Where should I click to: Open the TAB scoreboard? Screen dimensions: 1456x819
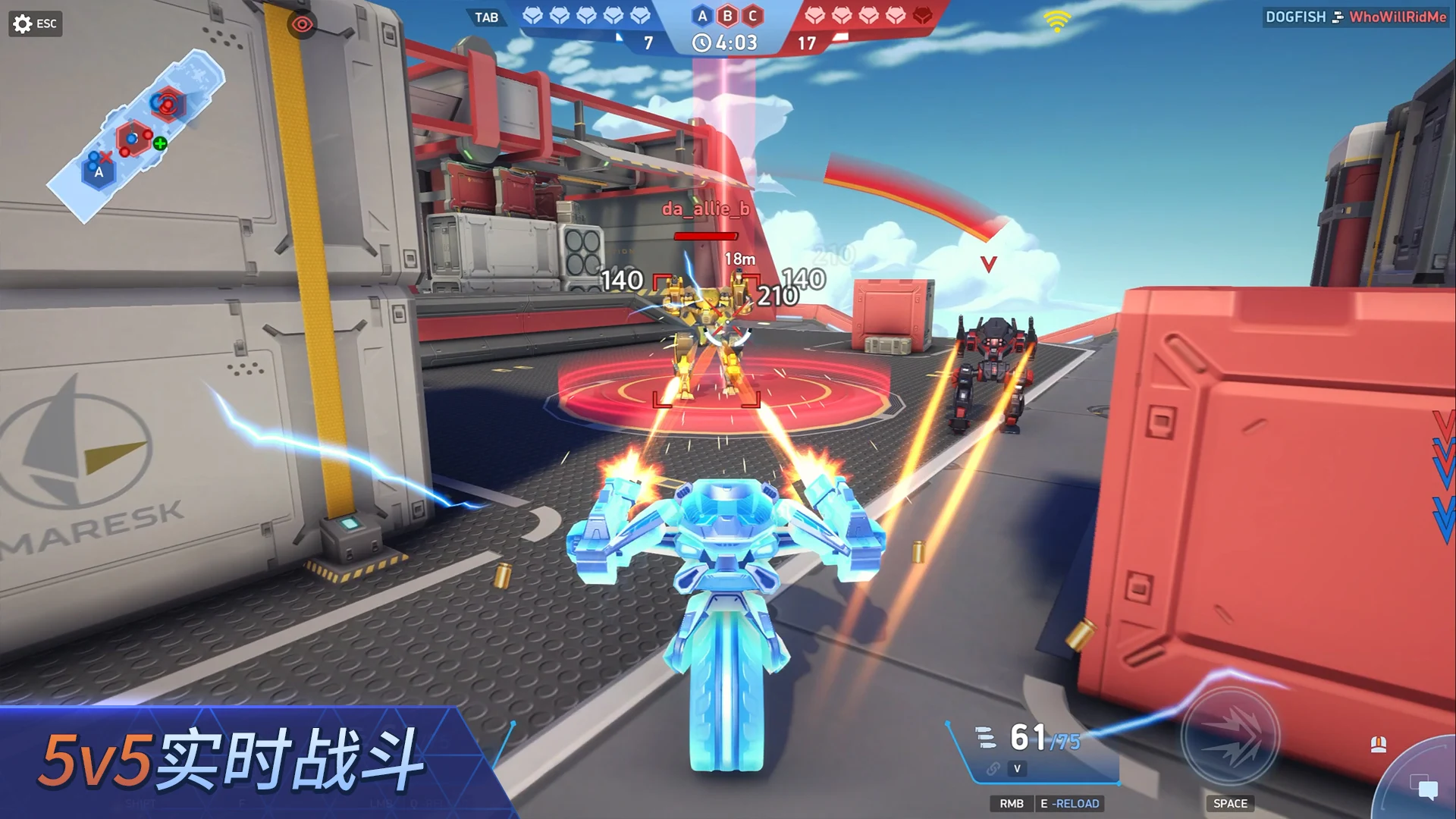(x=488, y=17)
